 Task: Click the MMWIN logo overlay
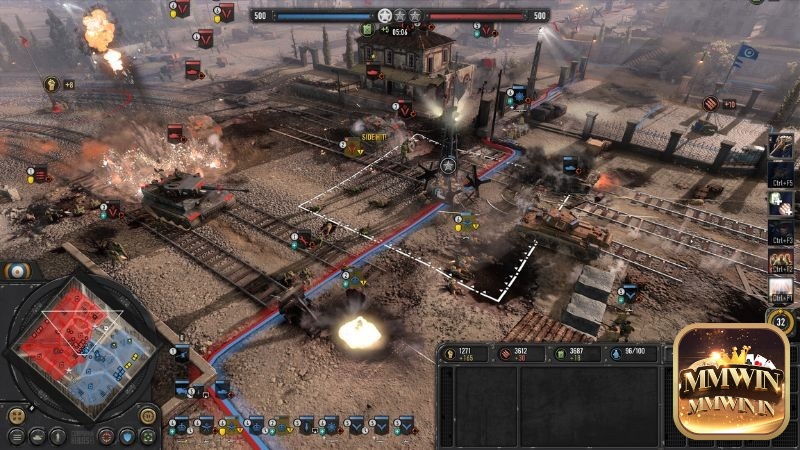pos(730,382)
